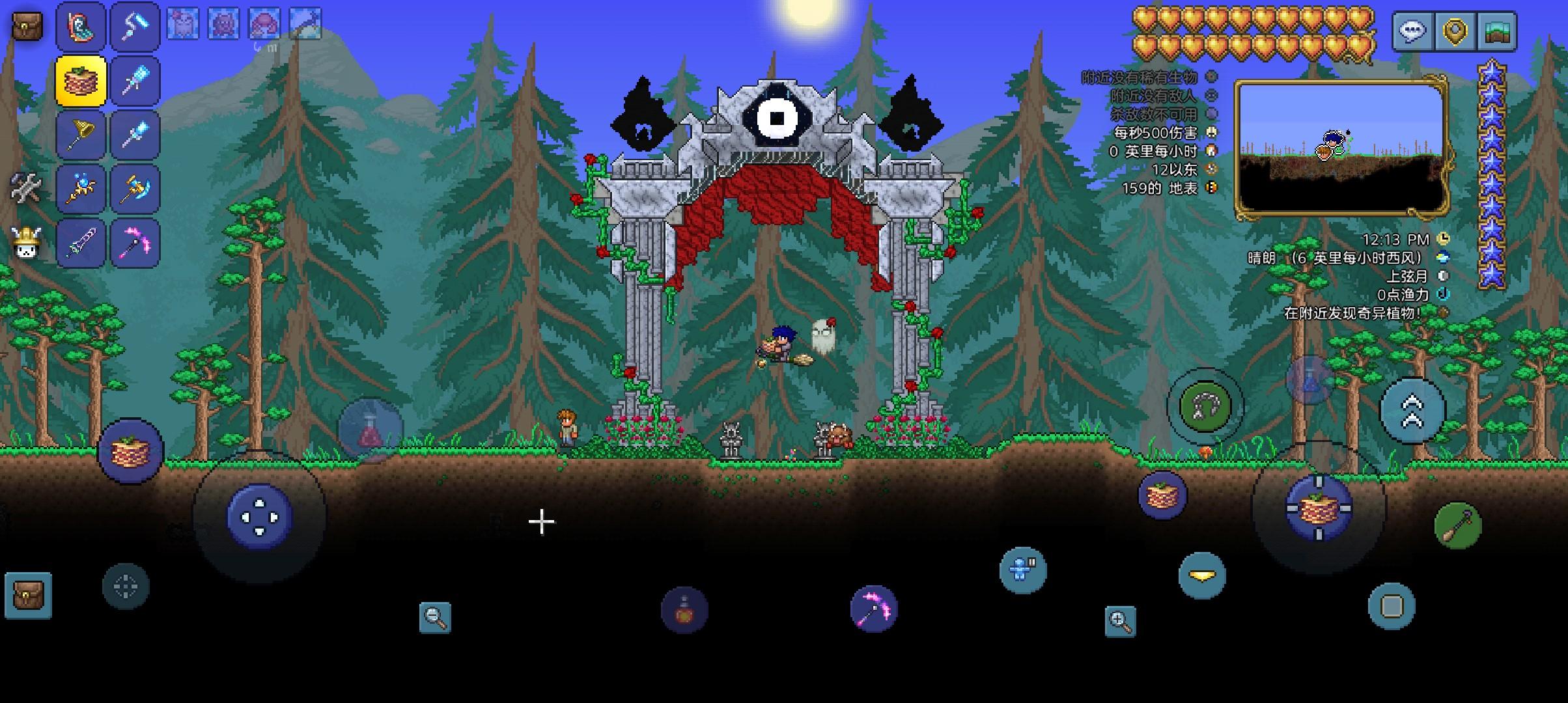The image size is (1568, 703).
Task: Select the pink pickaxe in the hotbar
Action: pyautogui.click(x=135, y=241)
